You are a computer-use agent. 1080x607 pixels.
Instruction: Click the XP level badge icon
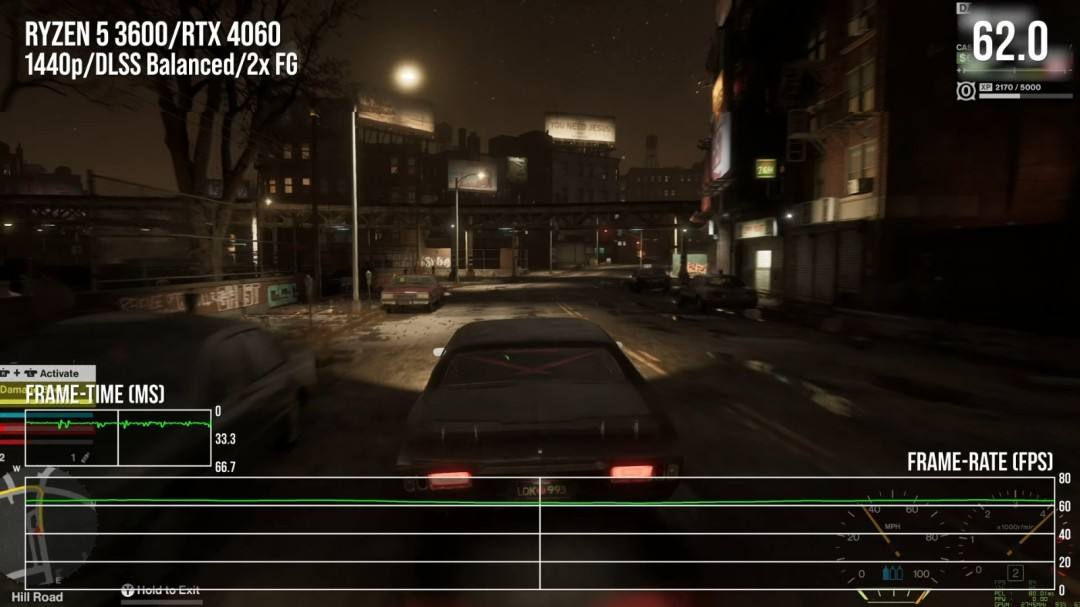coord(965,91)
